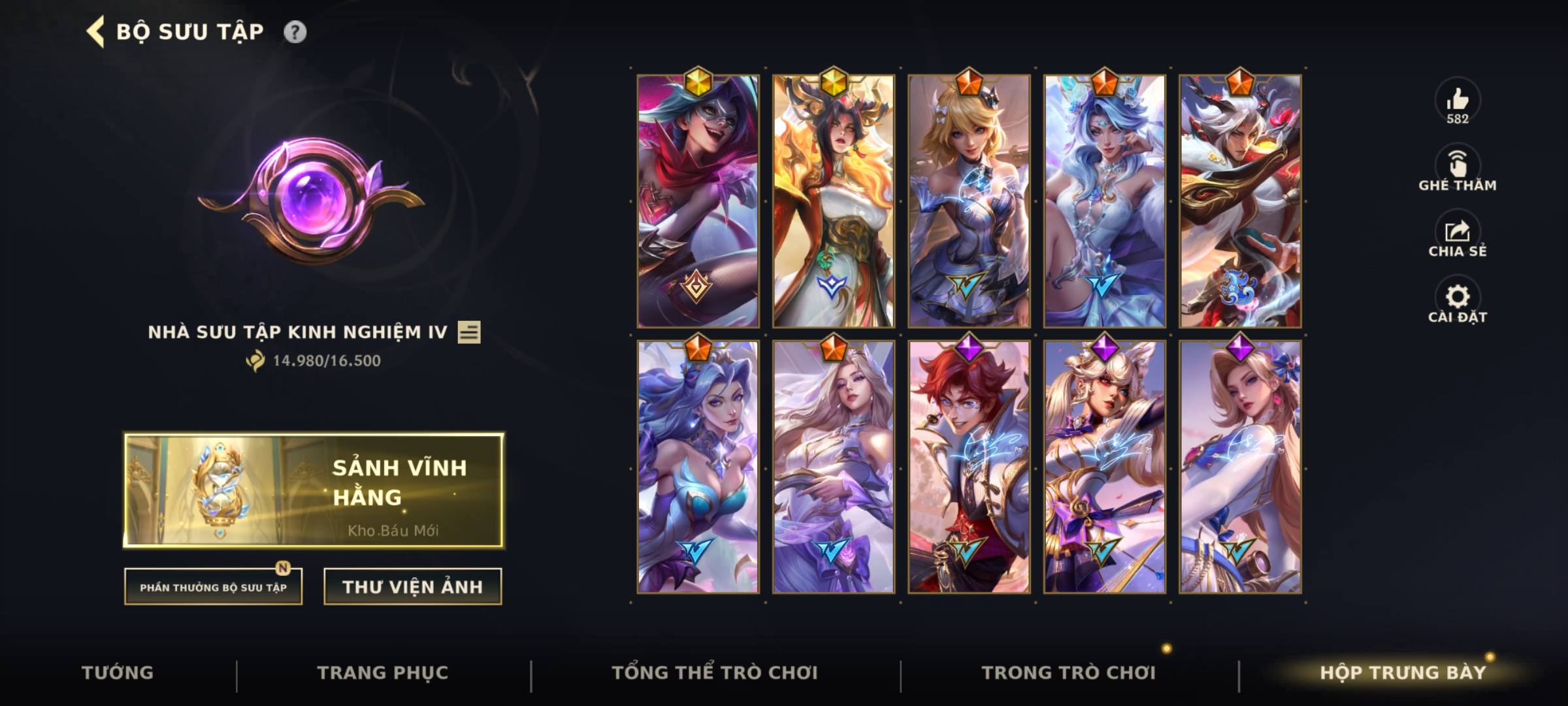1568x706 pixels.
Task: Switch to the TƯỚNG tab
Action: coord(116,671)
